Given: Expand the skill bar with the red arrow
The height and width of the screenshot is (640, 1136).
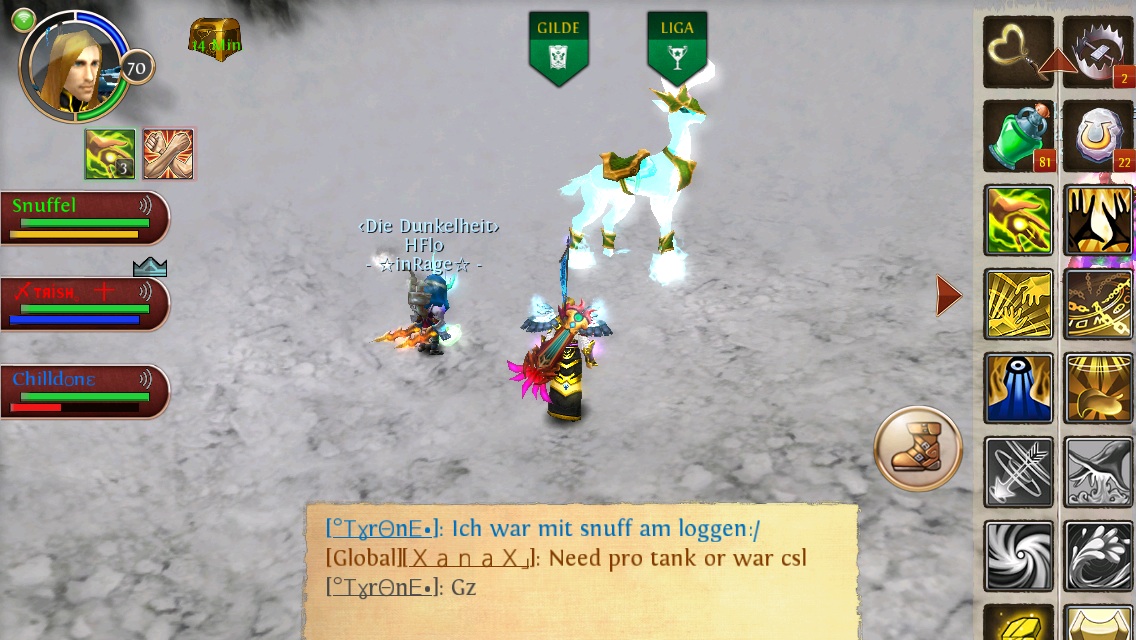Looking at the screenshot, I should (949, 296).
